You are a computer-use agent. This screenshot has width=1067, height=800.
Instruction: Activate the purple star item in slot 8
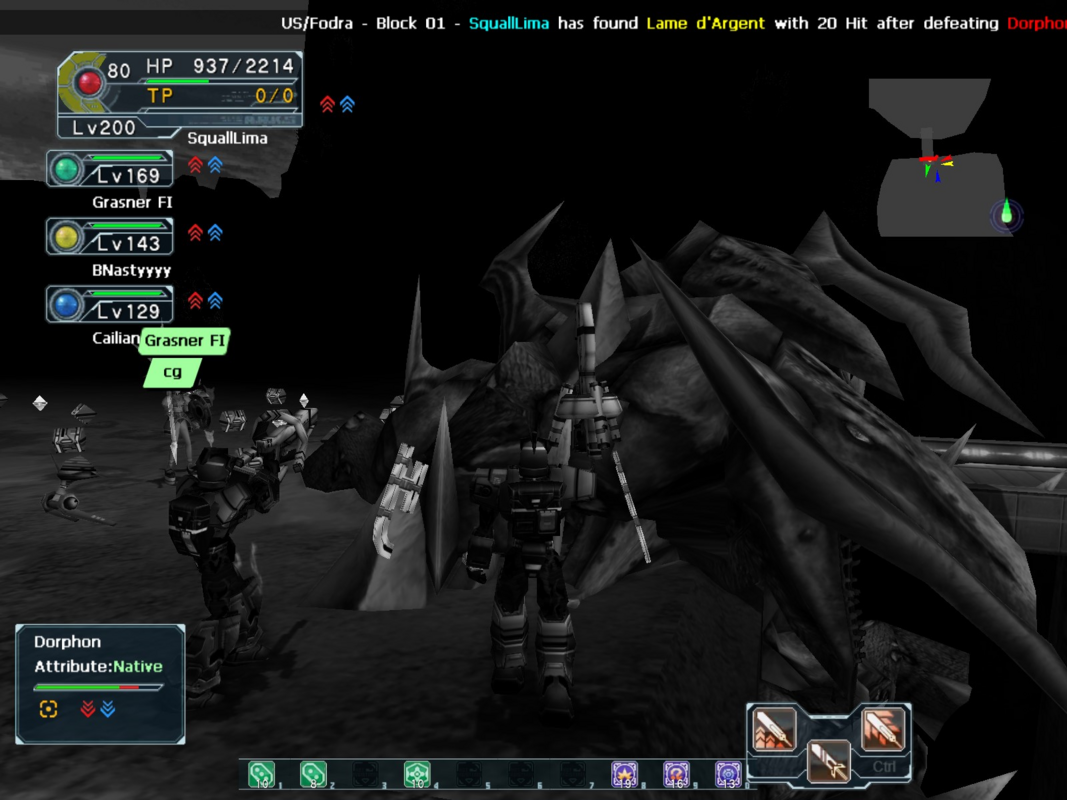click(x=626, y=774)
